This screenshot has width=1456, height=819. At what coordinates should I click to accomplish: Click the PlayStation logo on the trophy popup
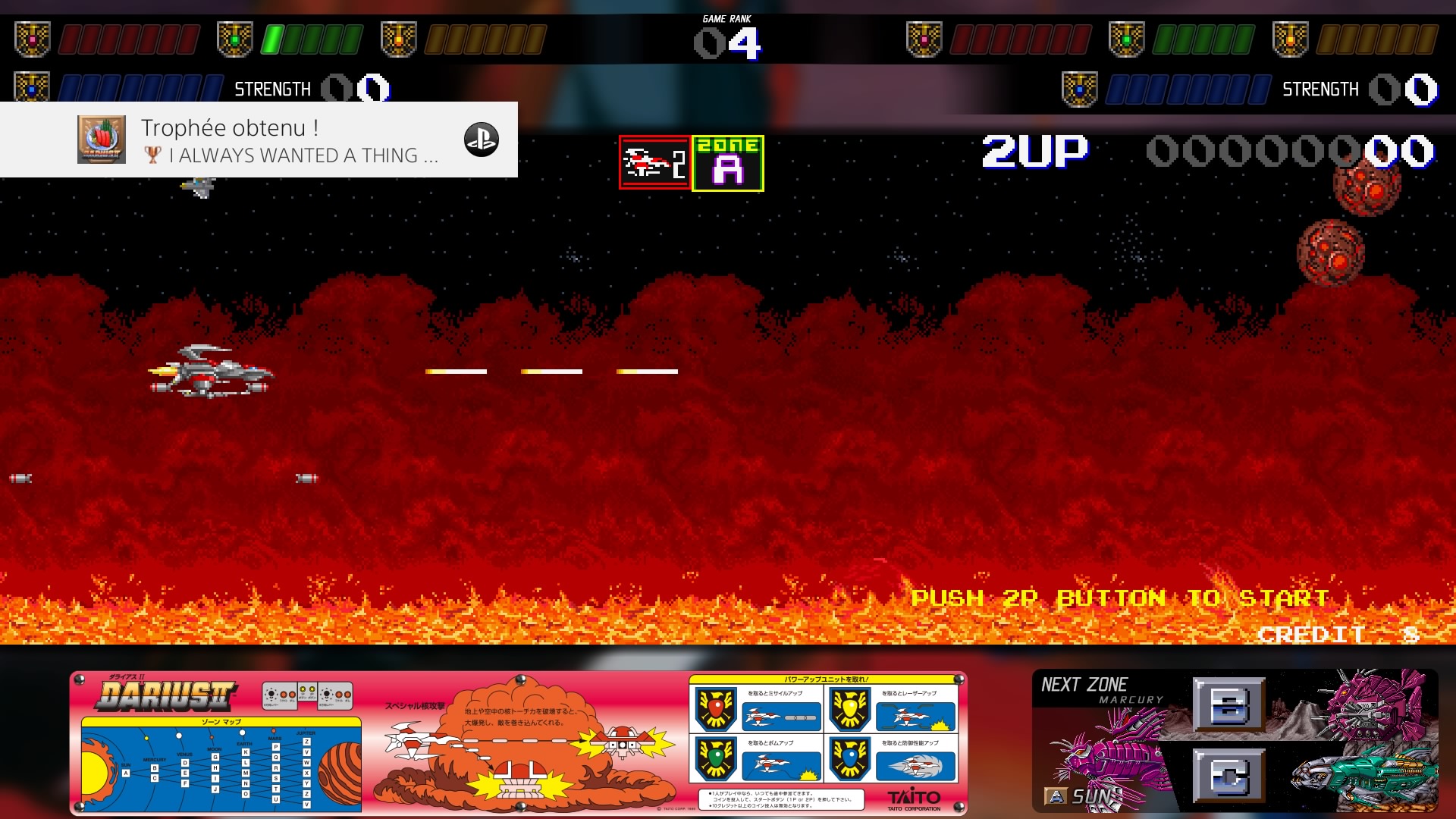(x=481, y=140)
